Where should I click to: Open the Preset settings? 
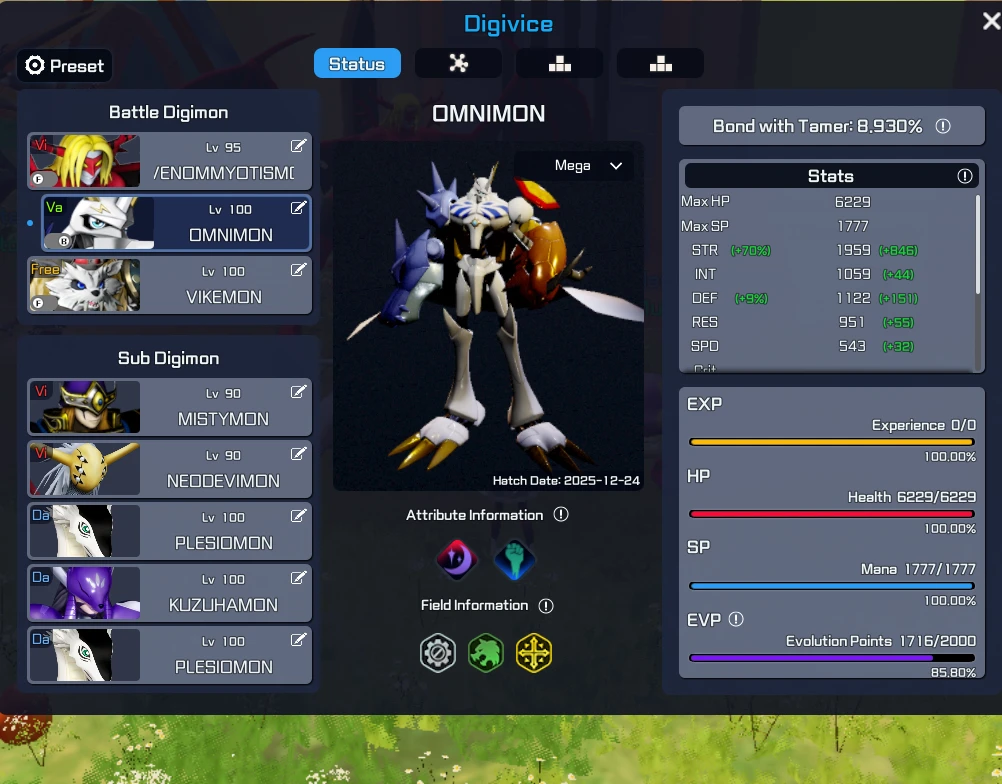coord(65,66)
